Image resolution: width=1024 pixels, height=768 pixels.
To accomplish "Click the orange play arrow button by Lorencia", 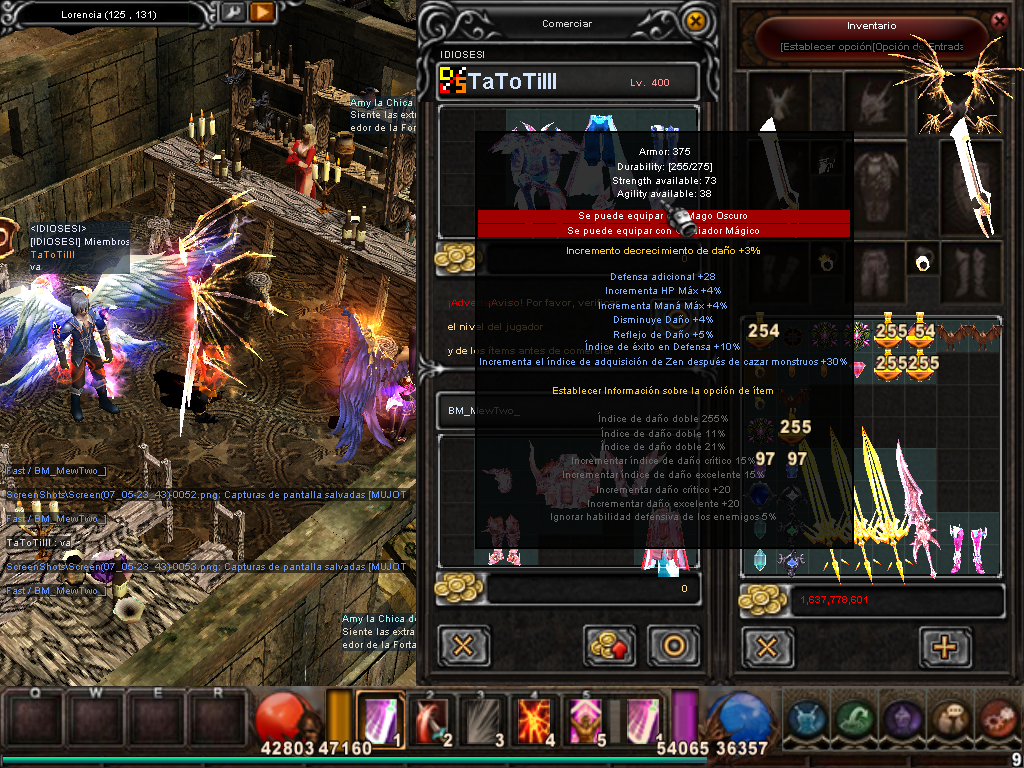I will [262, 13].
